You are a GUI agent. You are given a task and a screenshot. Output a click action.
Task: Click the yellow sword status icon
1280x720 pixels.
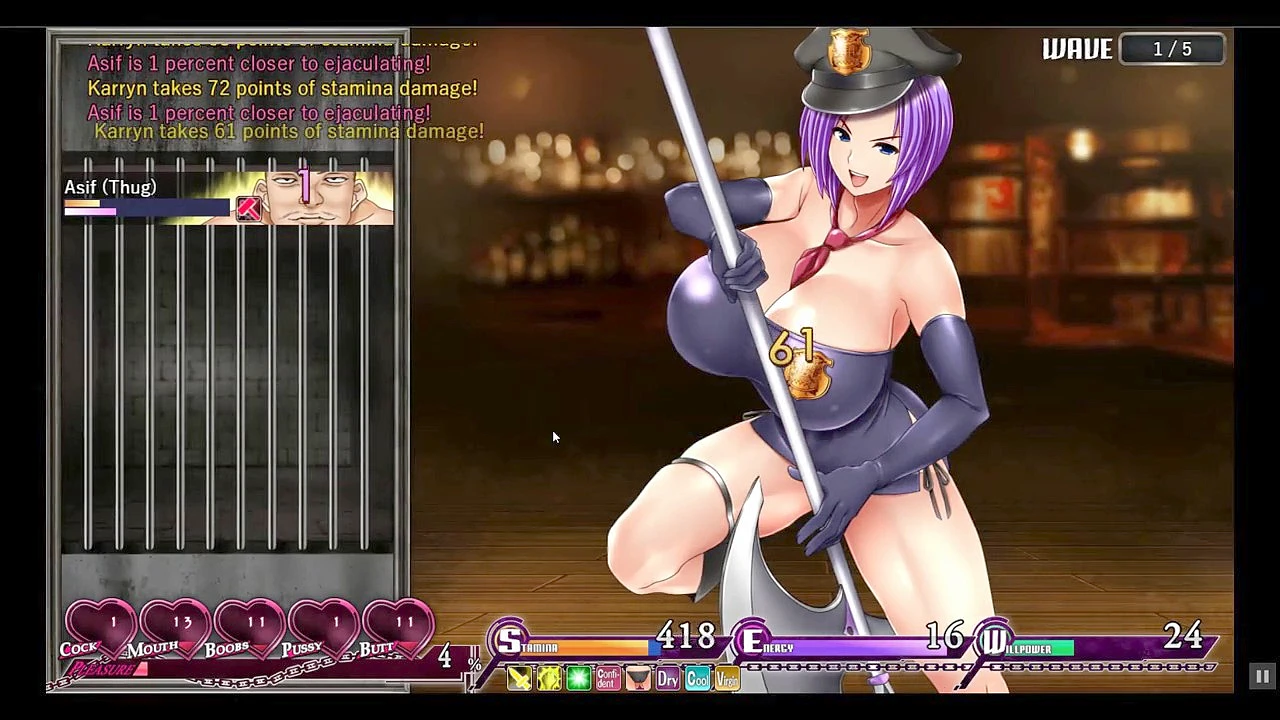click(519, 679)
